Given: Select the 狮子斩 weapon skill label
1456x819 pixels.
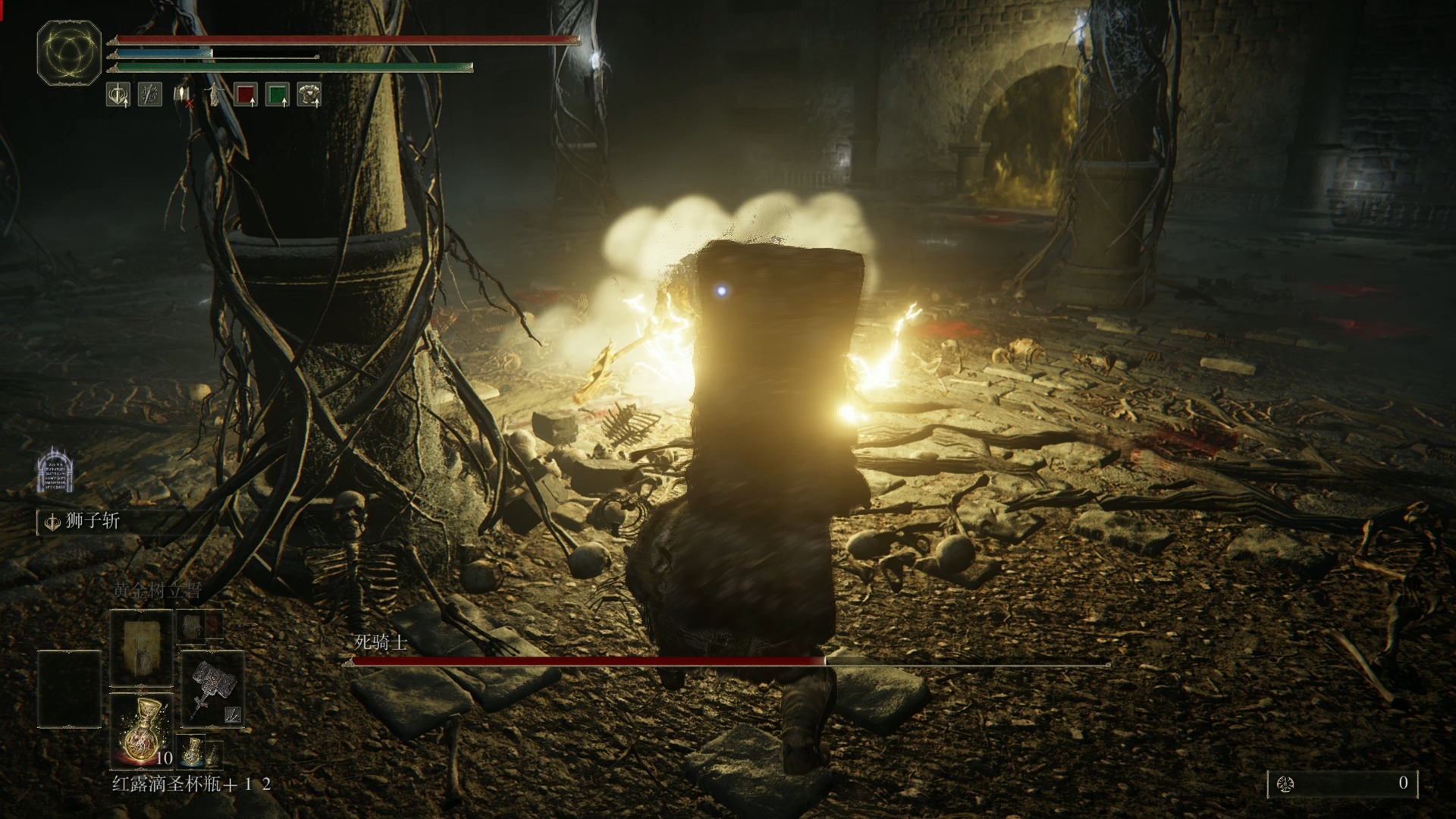Looking at the screenshot, I should (92, 522).
